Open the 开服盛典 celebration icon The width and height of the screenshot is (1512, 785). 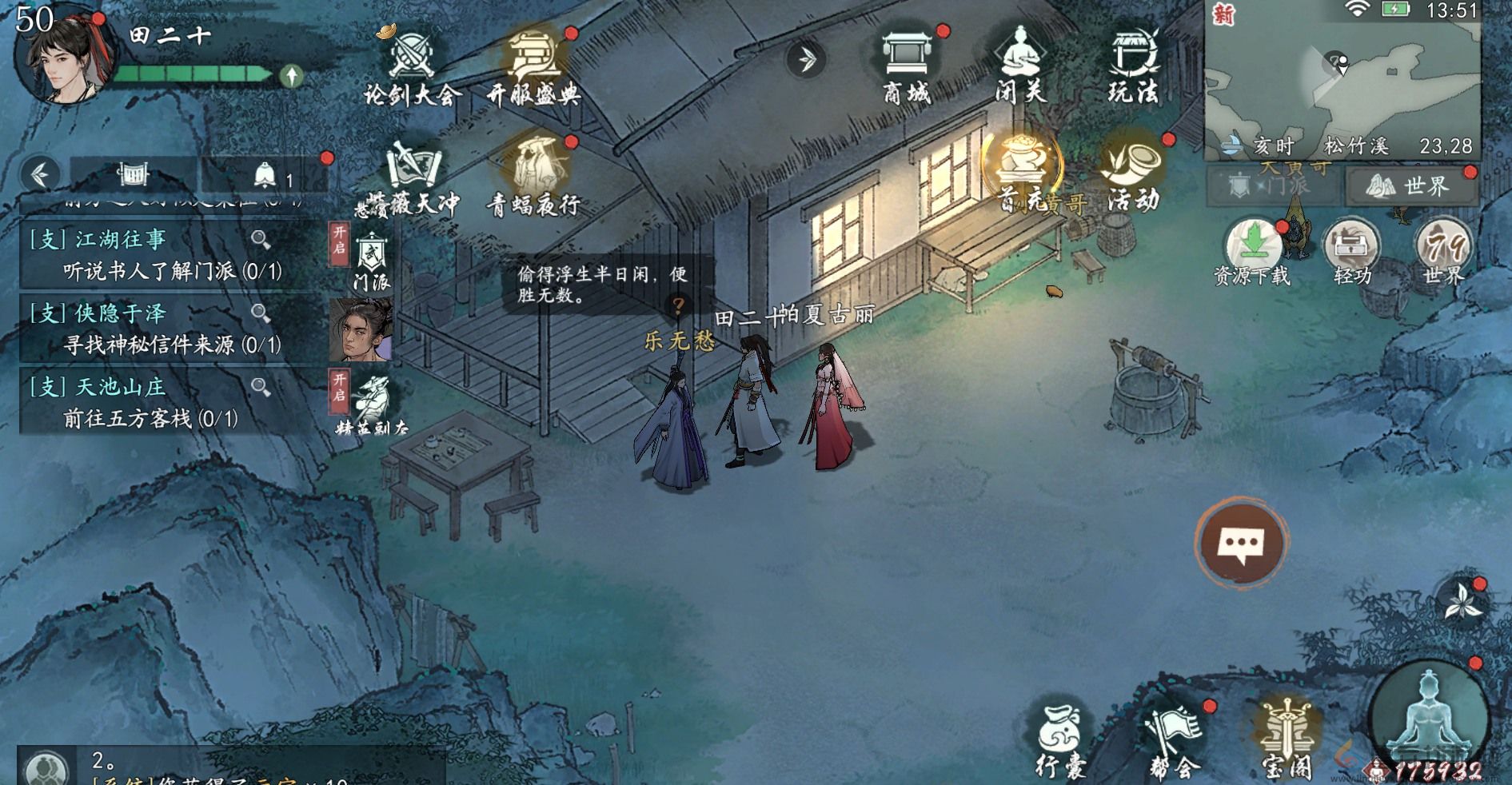tap(534, 56)
